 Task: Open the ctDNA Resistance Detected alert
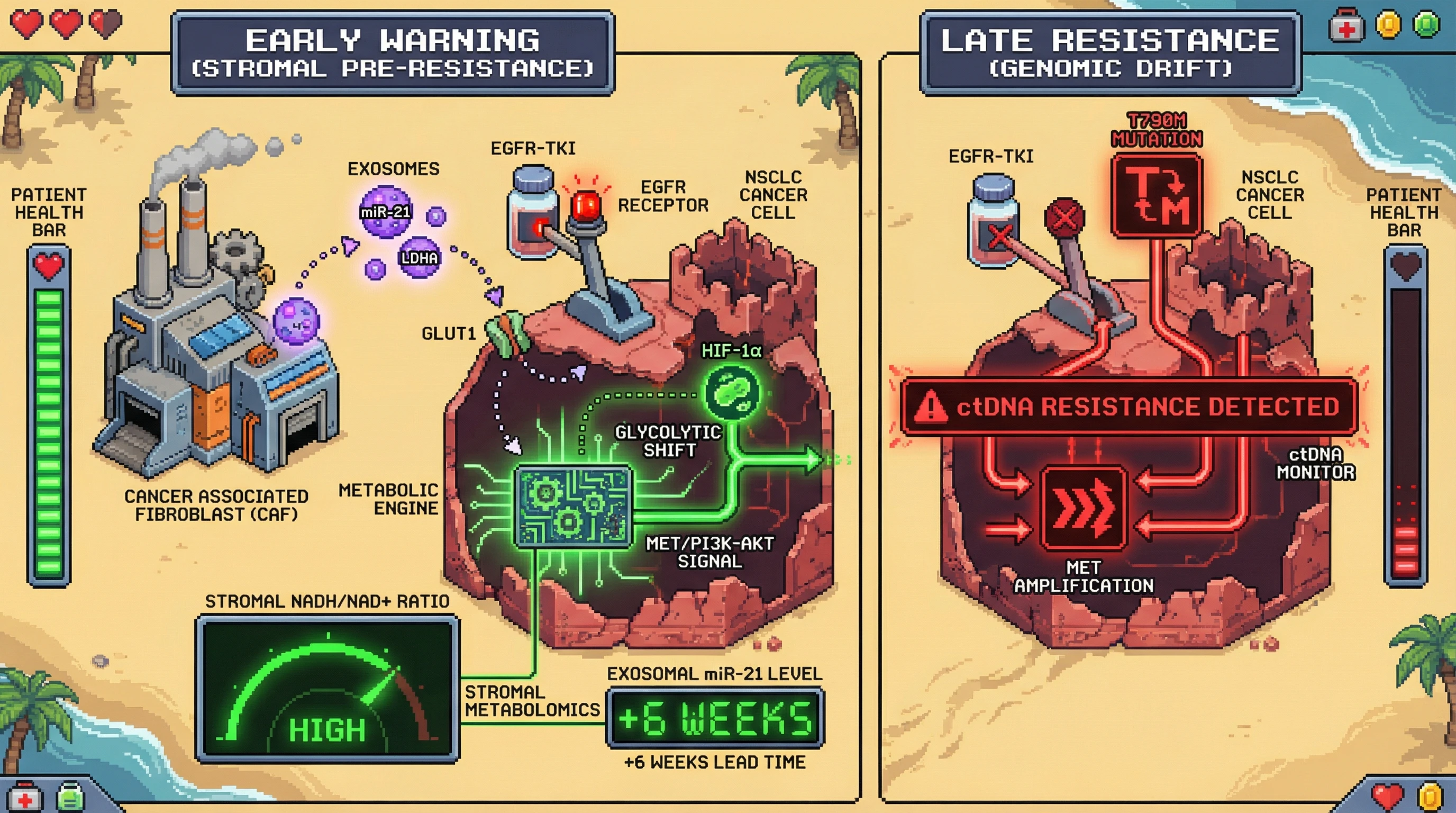point(1129,406)
